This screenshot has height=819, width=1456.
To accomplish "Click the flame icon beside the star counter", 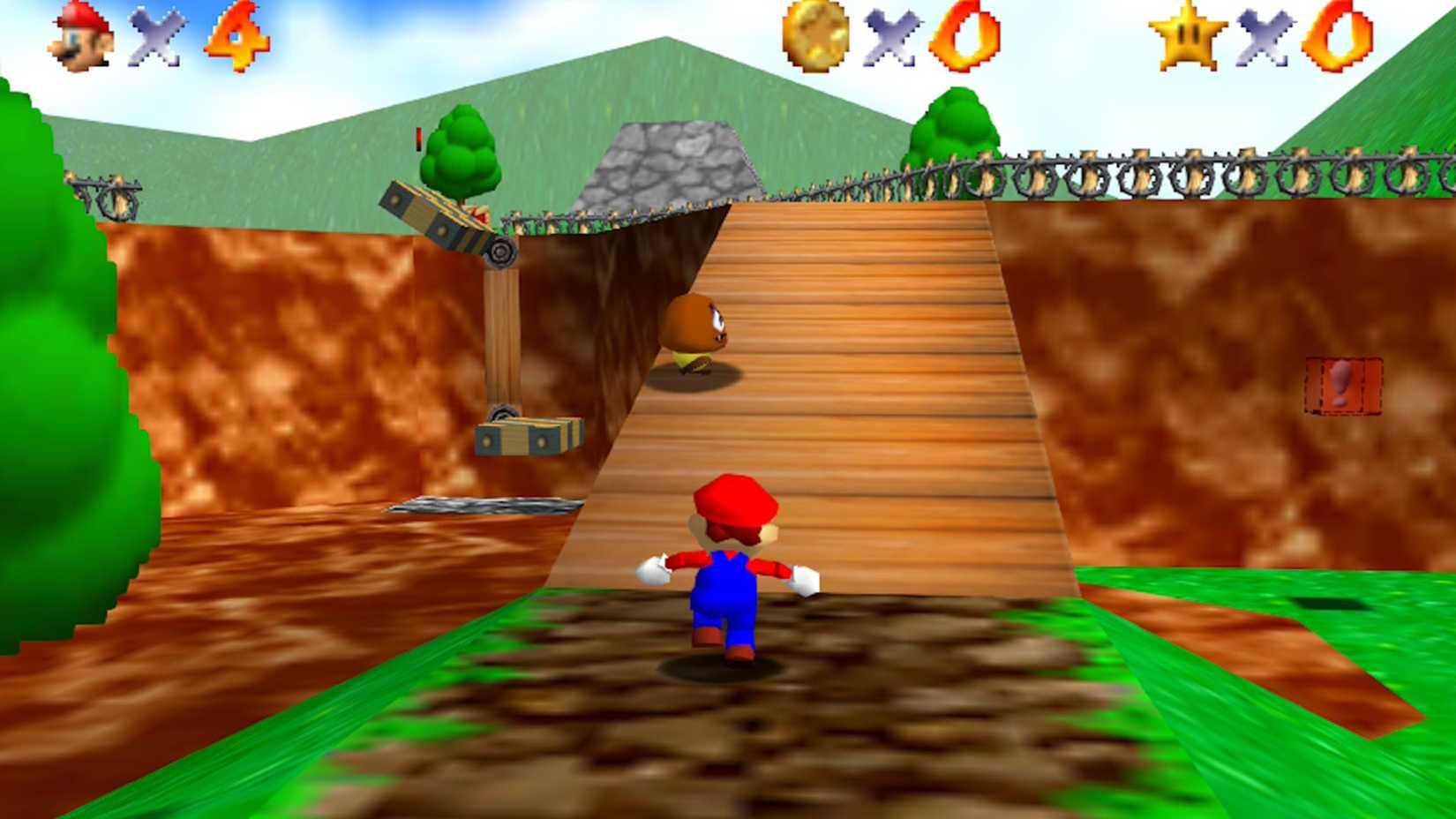I will (1338, 37).
